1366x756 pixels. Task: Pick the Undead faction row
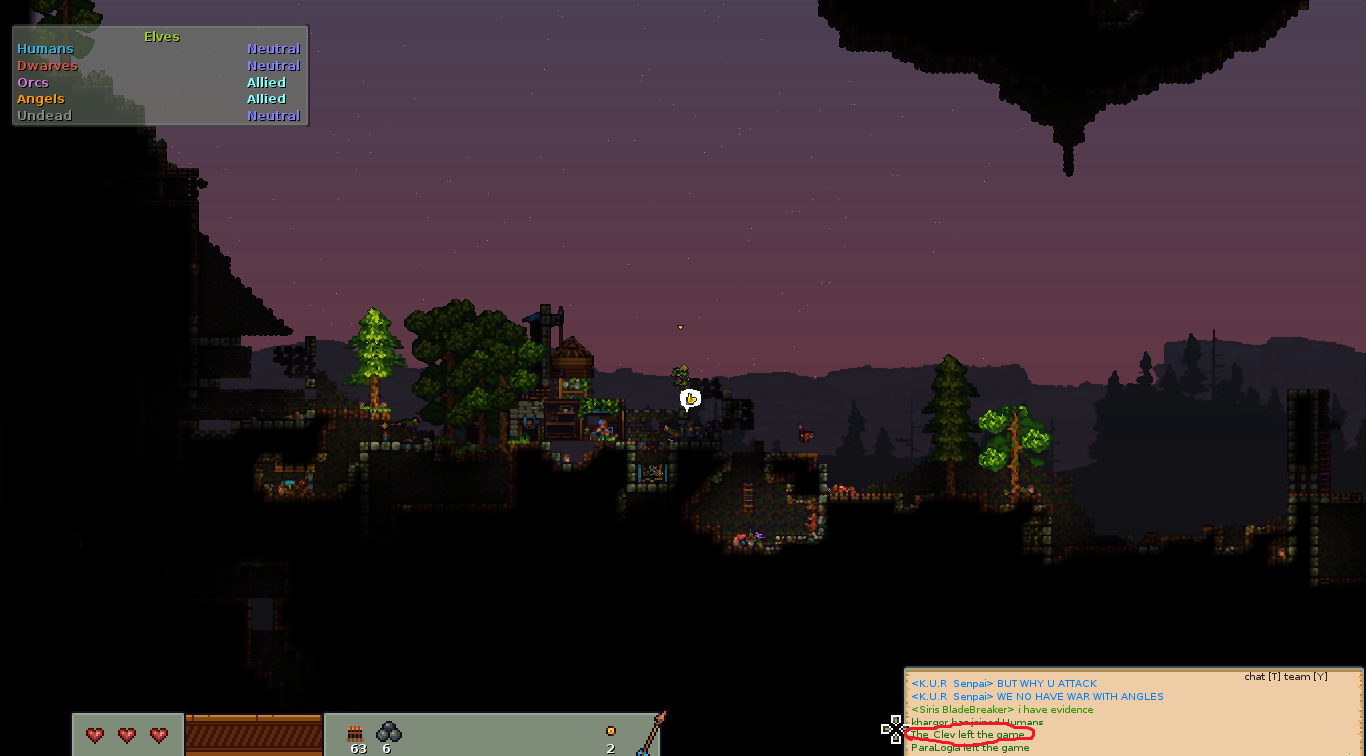pyautogui.click(x=45, y=116)
